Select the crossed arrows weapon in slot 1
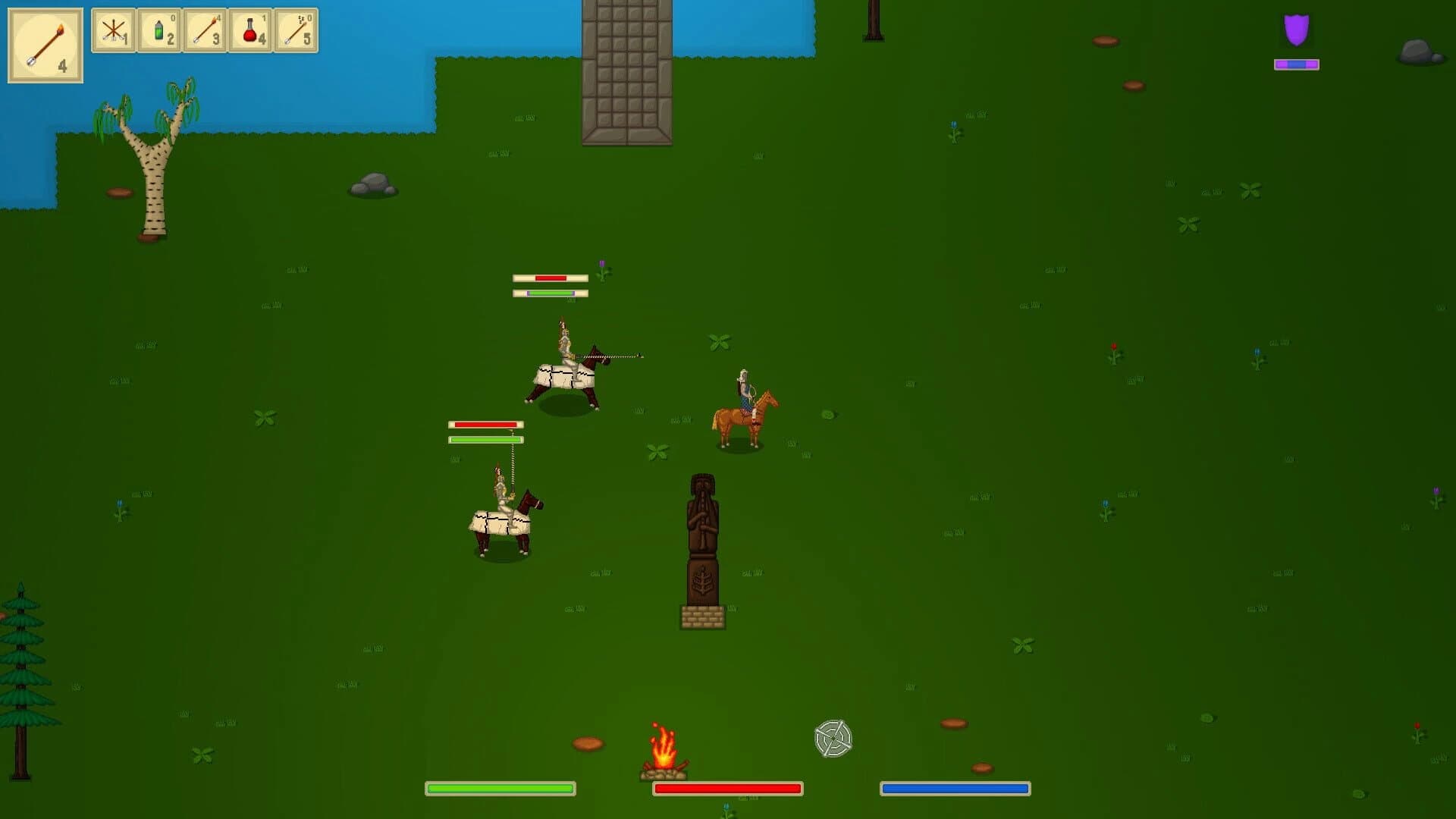 tap(112, 31)
